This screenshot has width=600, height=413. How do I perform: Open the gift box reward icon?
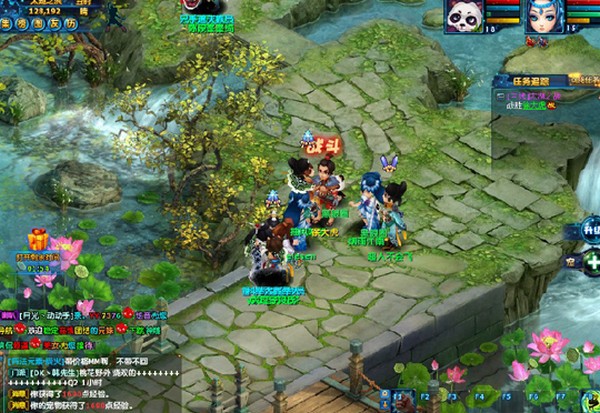tap(39, 239)
